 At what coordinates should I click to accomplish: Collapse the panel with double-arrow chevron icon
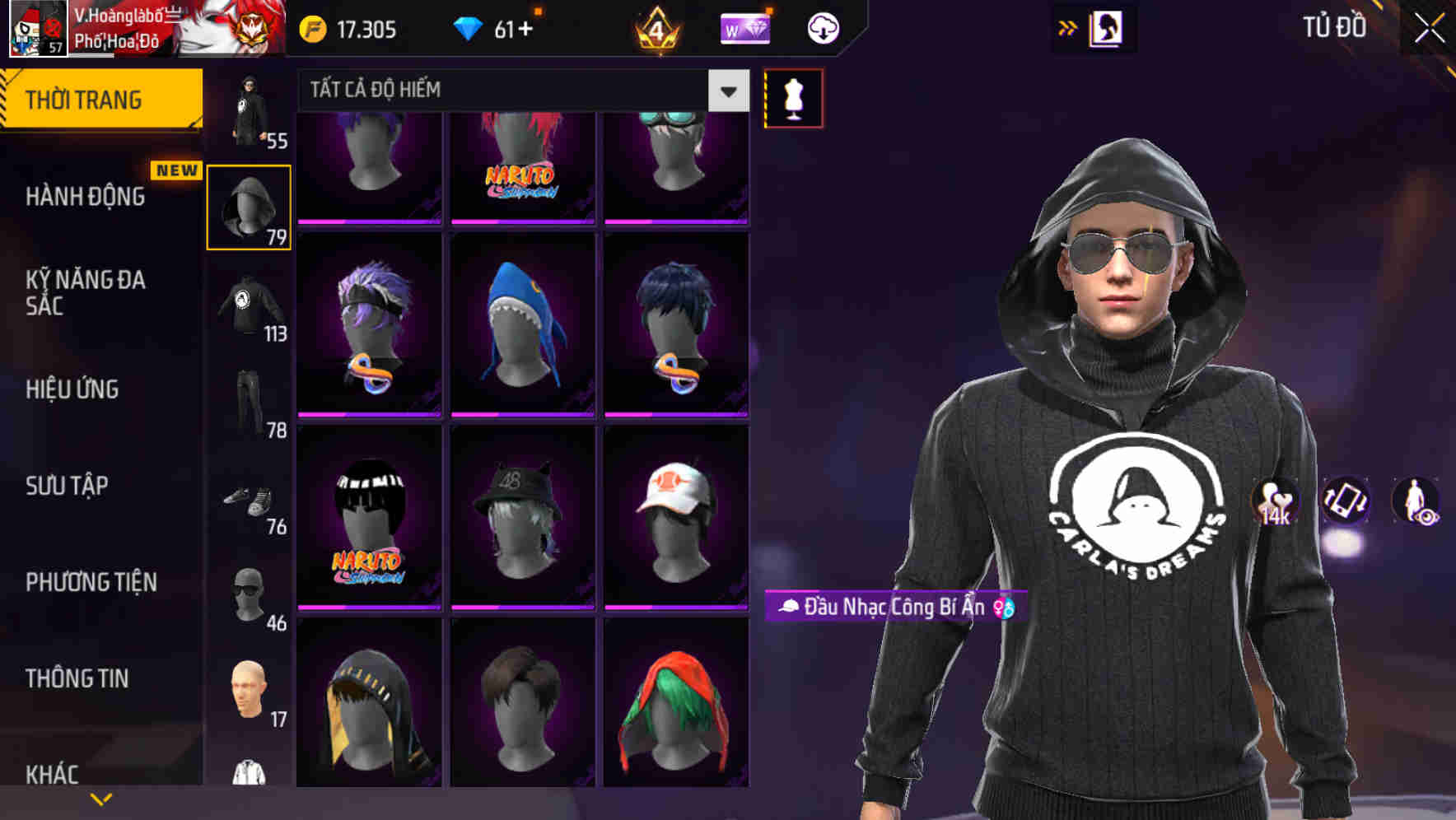point(1068,27)
